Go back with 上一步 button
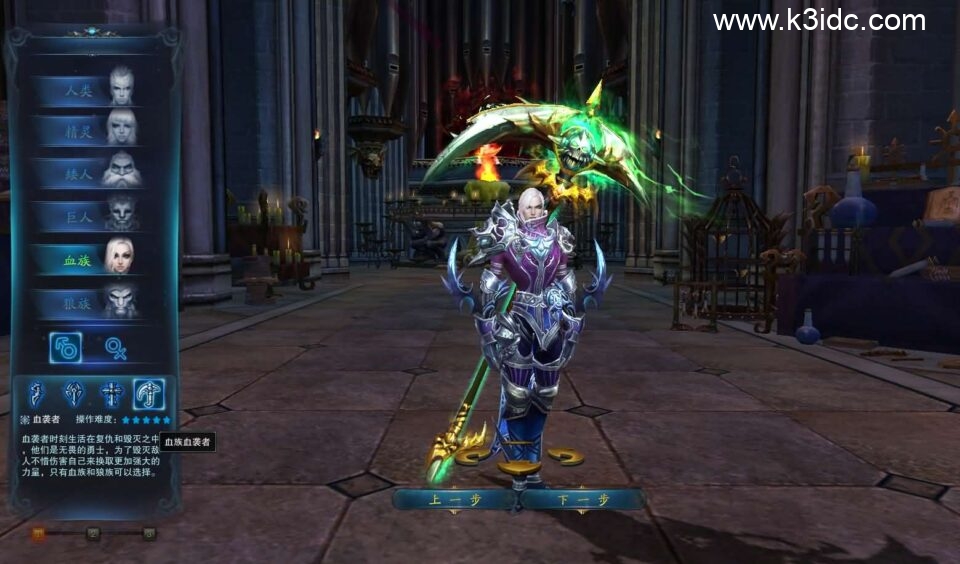 tap(456, 499)
